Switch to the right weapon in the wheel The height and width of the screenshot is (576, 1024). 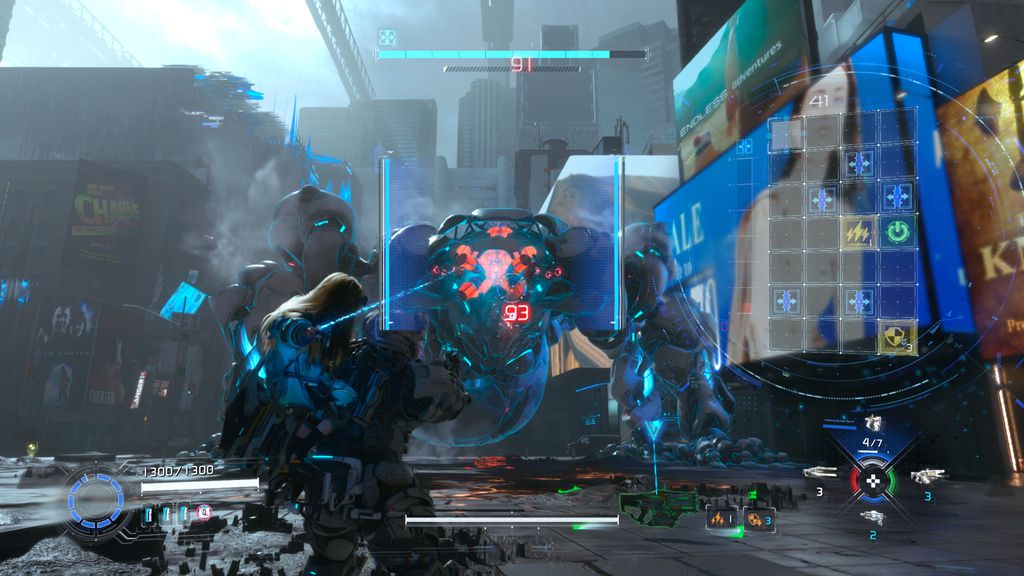pos(927,476)
